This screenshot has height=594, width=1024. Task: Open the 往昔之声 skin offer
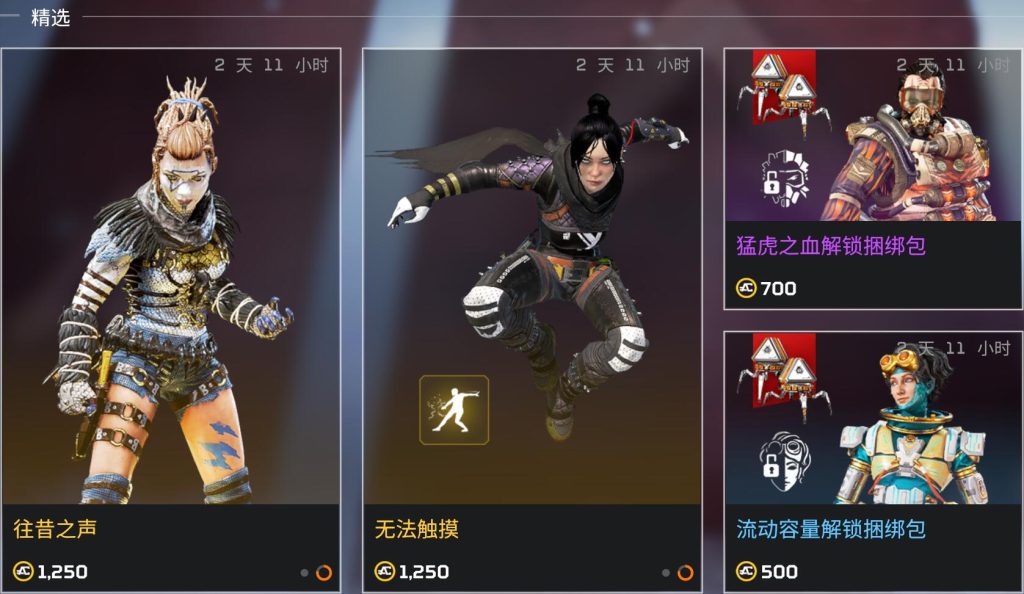[171, 300]
